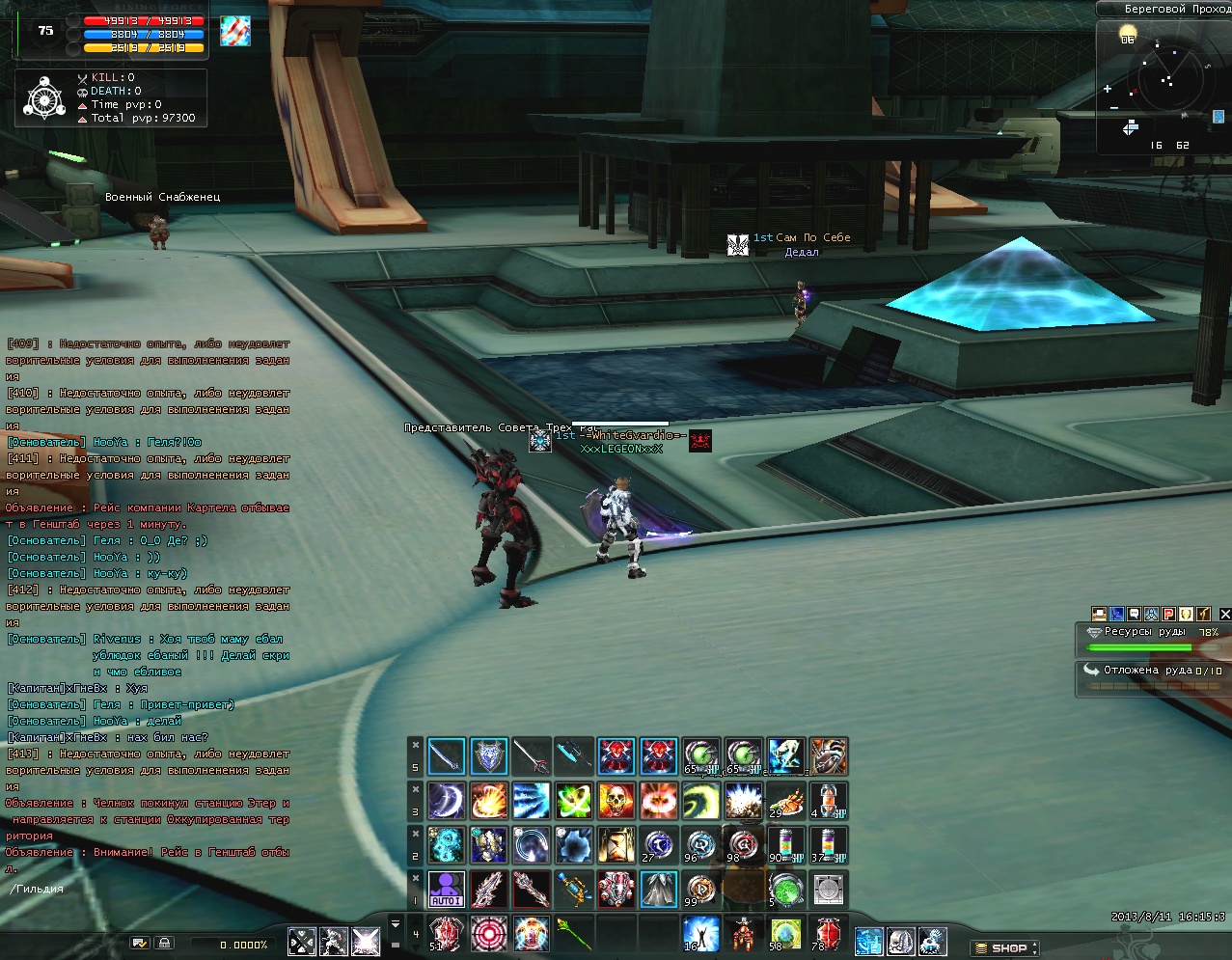This screenshot has width=1232, height=960.
Task: Select the green staff hotbar slot
Action: point(573,933)
